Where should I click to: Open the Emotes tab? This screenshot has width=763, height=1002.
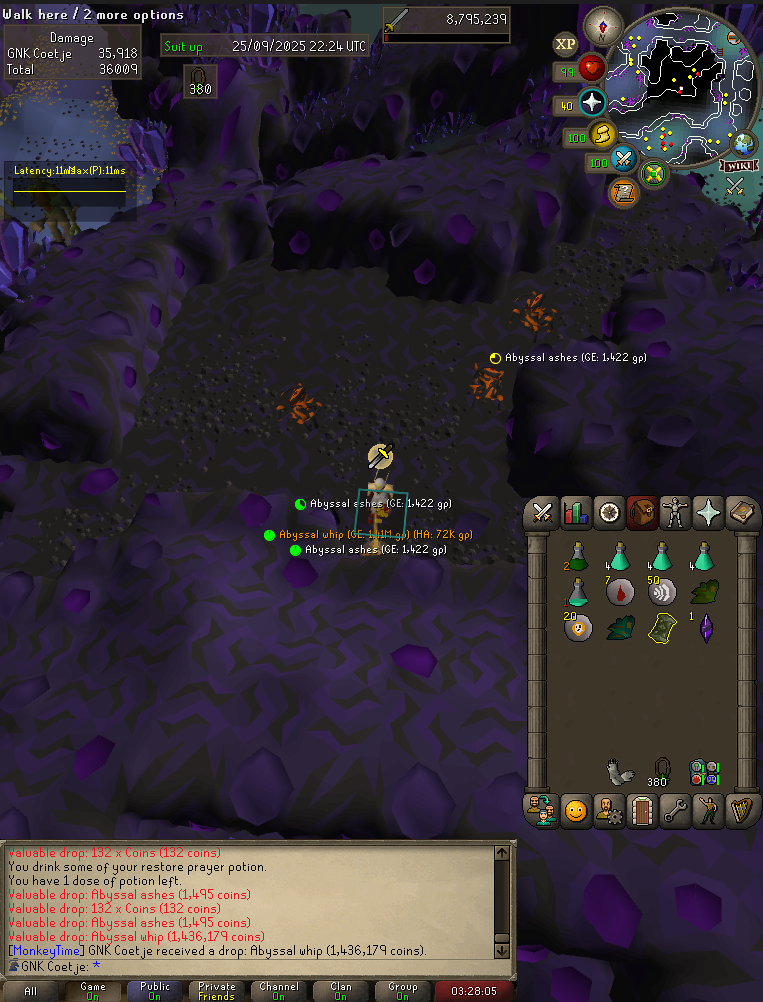coord(708,810)
